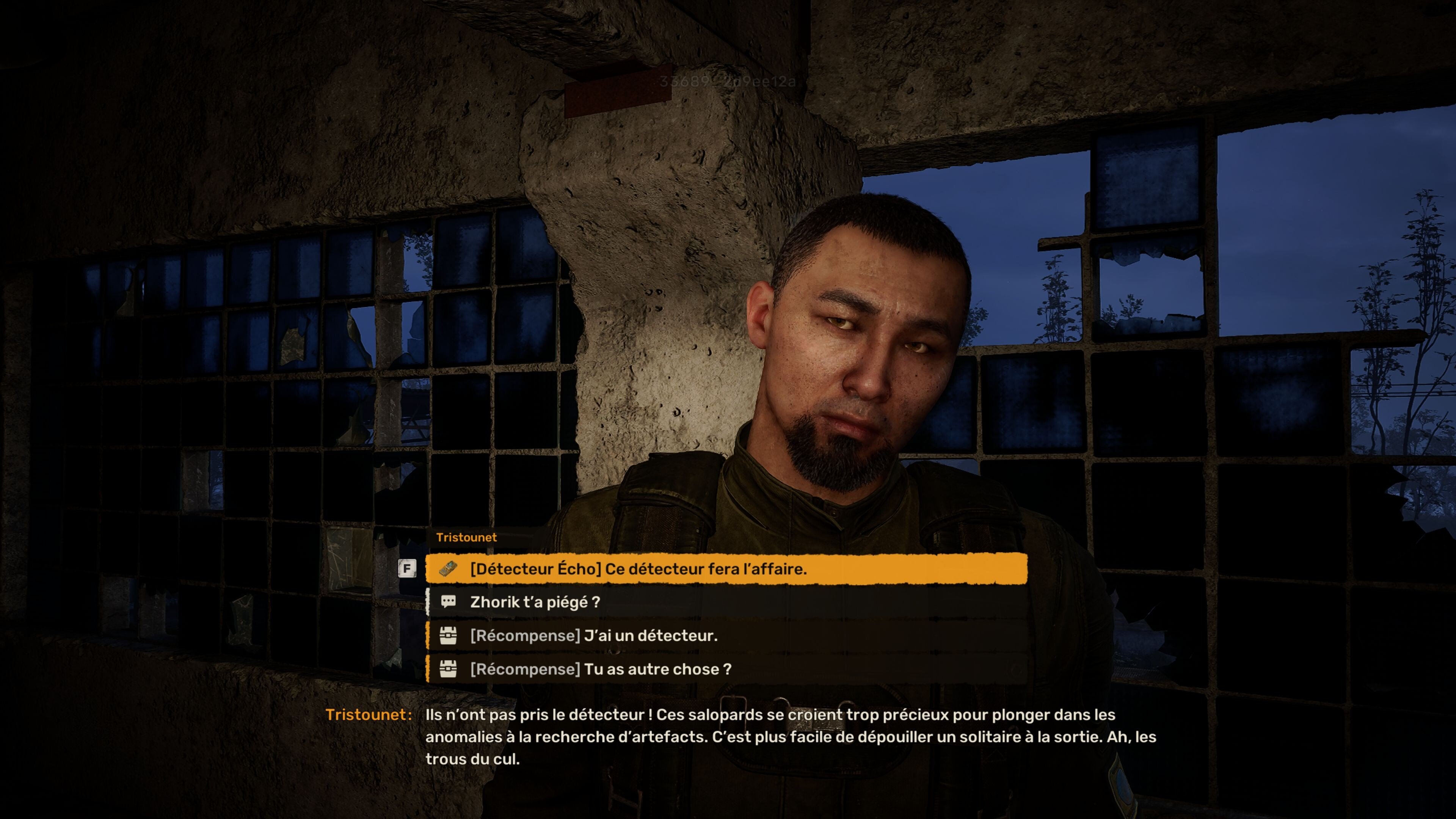The image size is (1456, 819).
Task: Click the chest icon on first Récompense option
Action: pyautogui.click(x=448, y=636)
